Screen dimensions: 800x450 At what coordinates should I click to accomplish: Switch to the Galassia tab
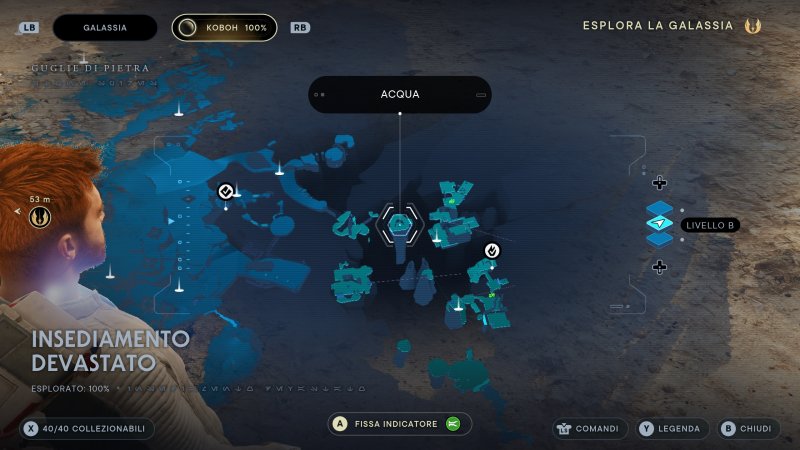[x=105, y=27]
